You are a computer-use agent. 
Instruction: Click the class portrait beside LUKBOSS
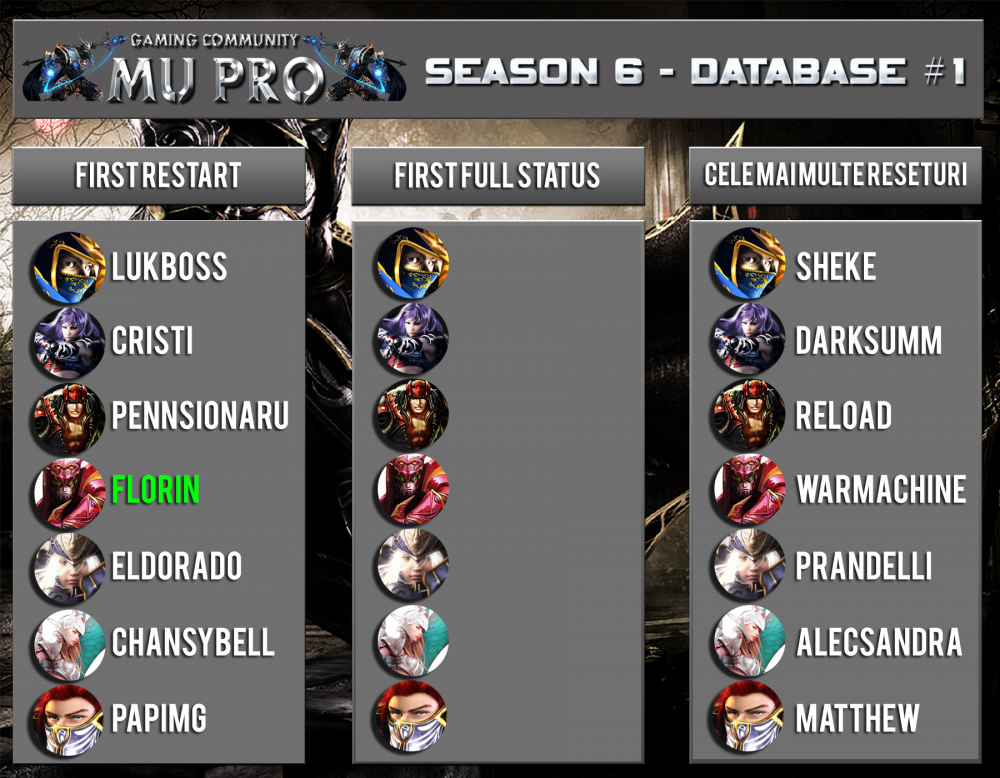tap(68, 267)
